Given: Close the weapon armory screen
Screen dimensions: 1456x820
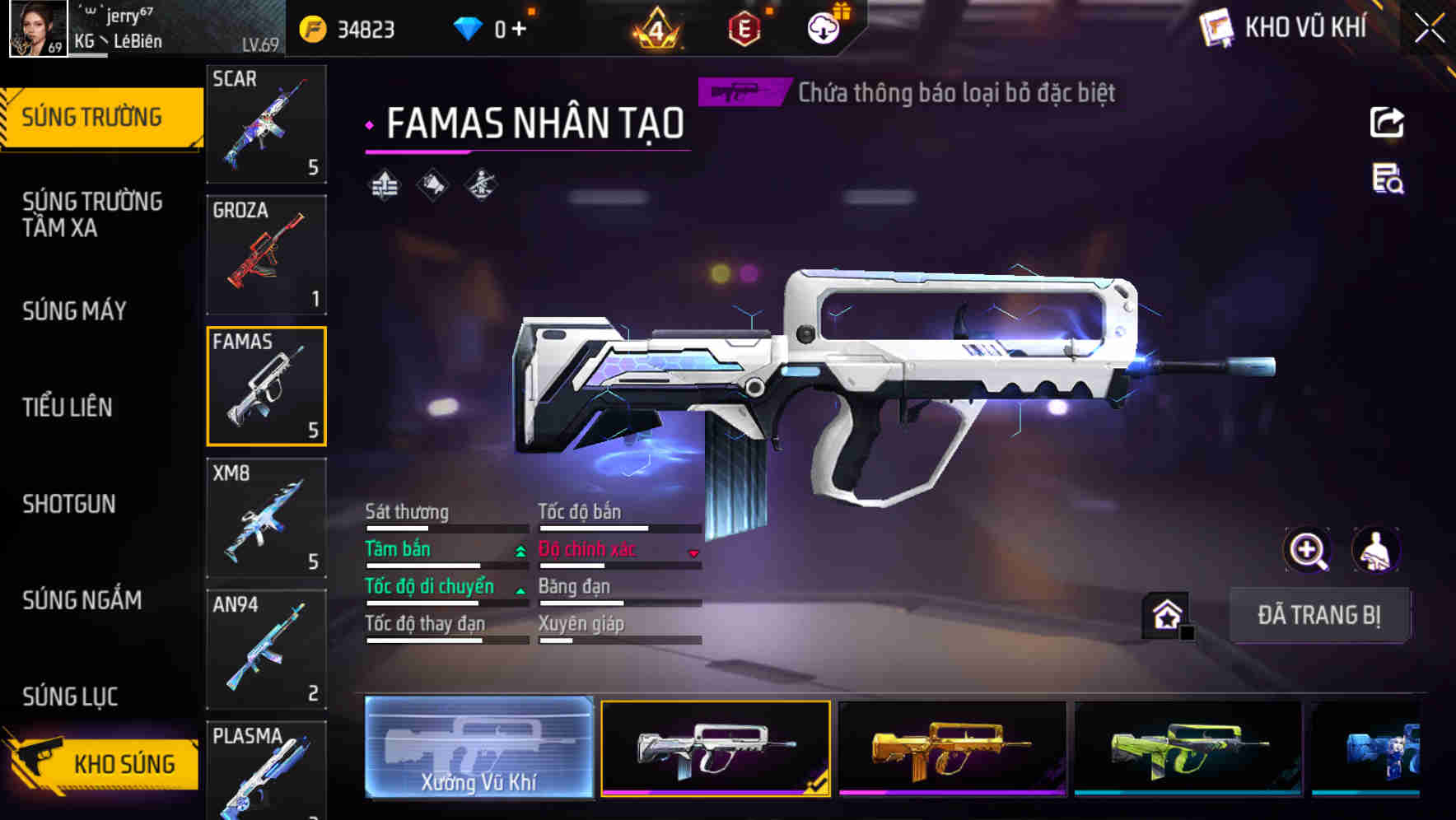Looking at the screenshot, I should [x=1429, y=29].
